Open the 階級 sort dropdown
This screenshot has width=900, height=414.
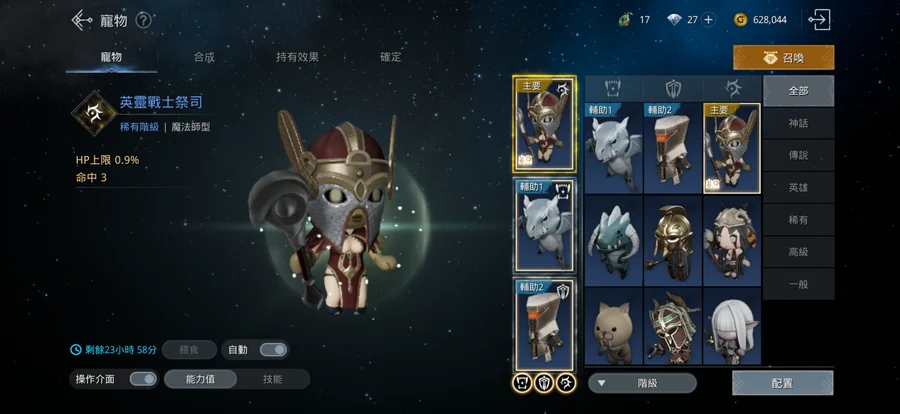641,383
